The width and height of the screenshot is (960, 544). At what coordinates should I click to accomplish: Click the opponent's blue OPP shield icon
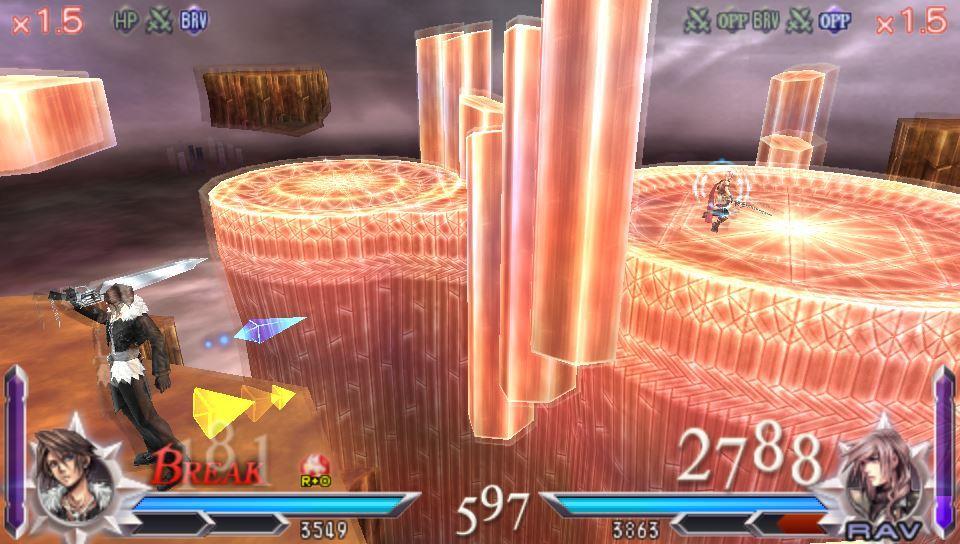tap(833, 21)
